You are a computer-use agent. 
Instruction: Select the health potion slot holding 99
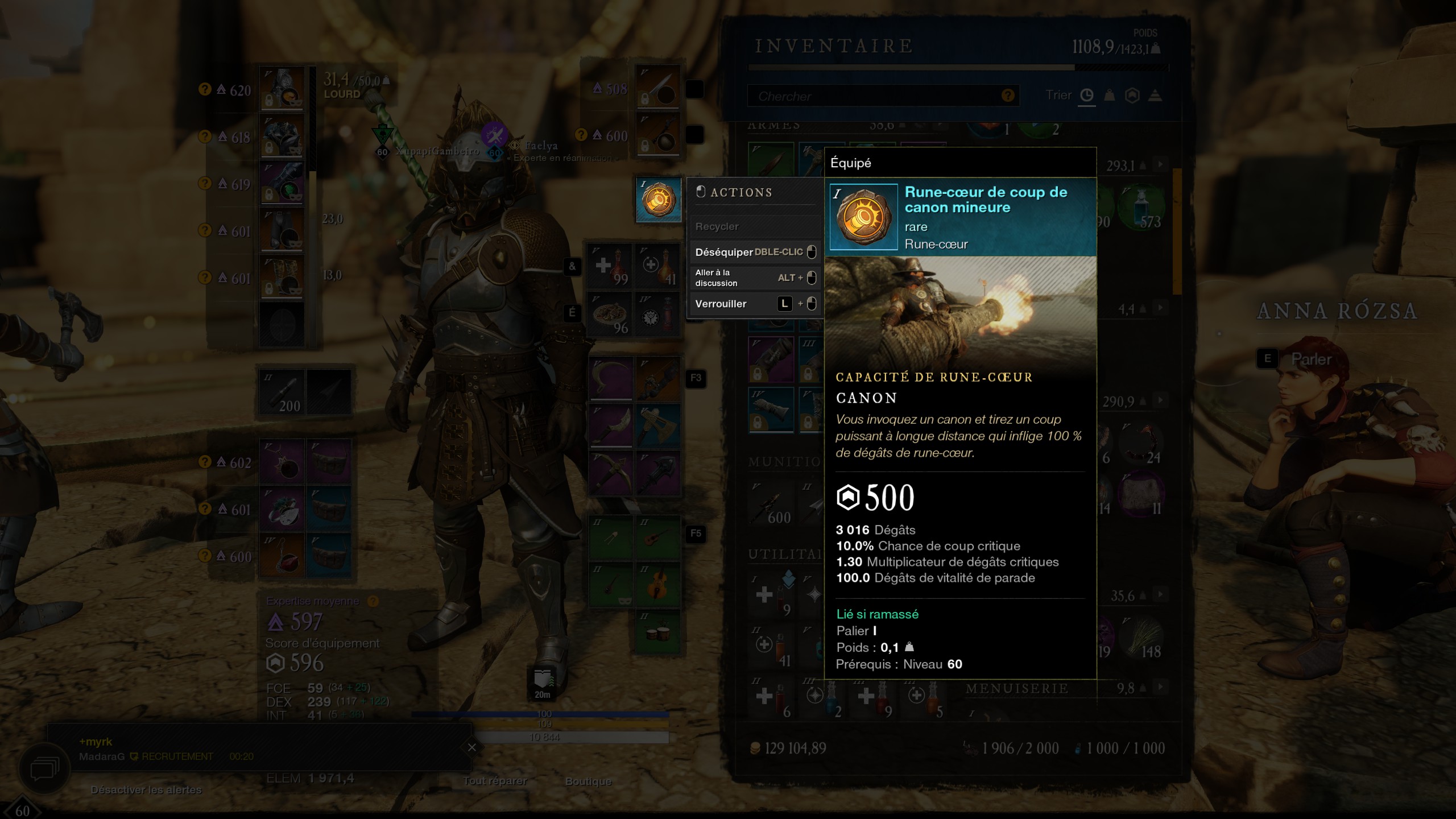[x=610, y=266]
